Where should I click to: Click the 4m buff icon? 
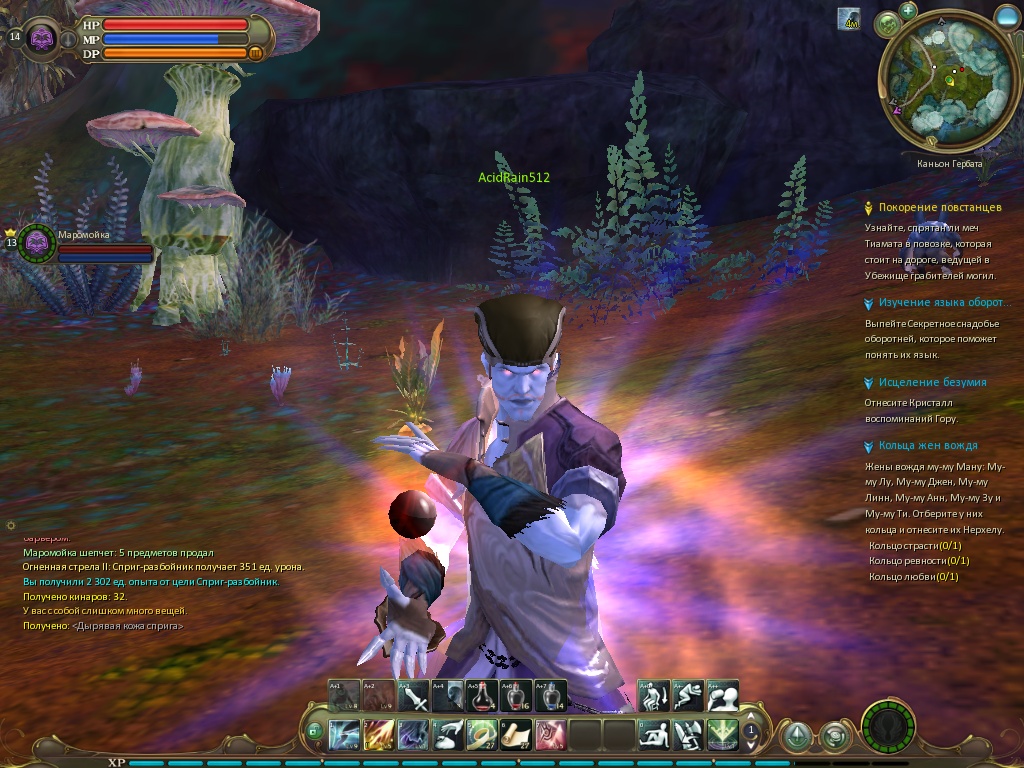pyautogui.click(x=848, y=18)
